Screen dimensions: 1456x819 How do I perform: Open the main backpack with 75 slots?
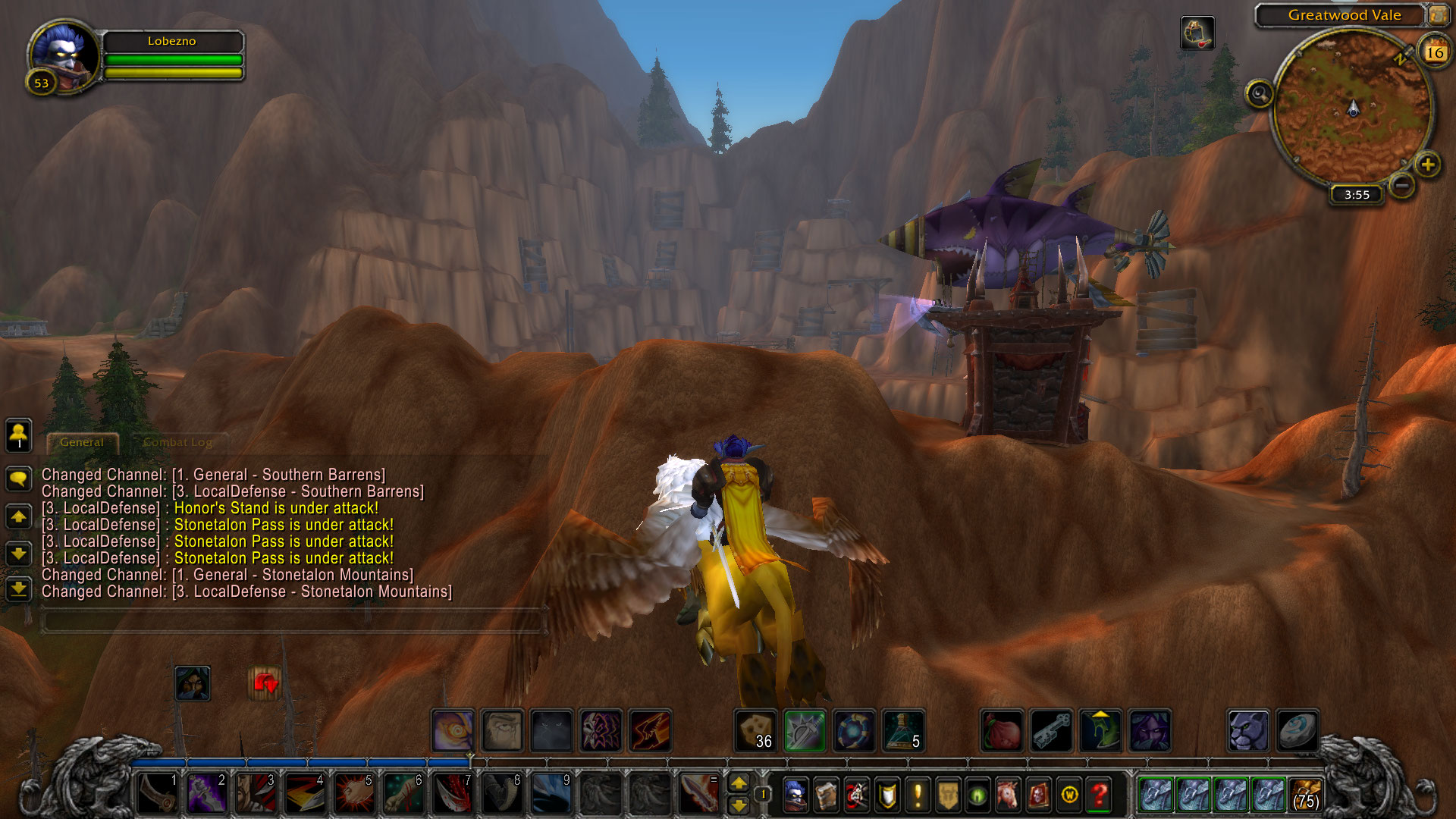(1306, 795)
